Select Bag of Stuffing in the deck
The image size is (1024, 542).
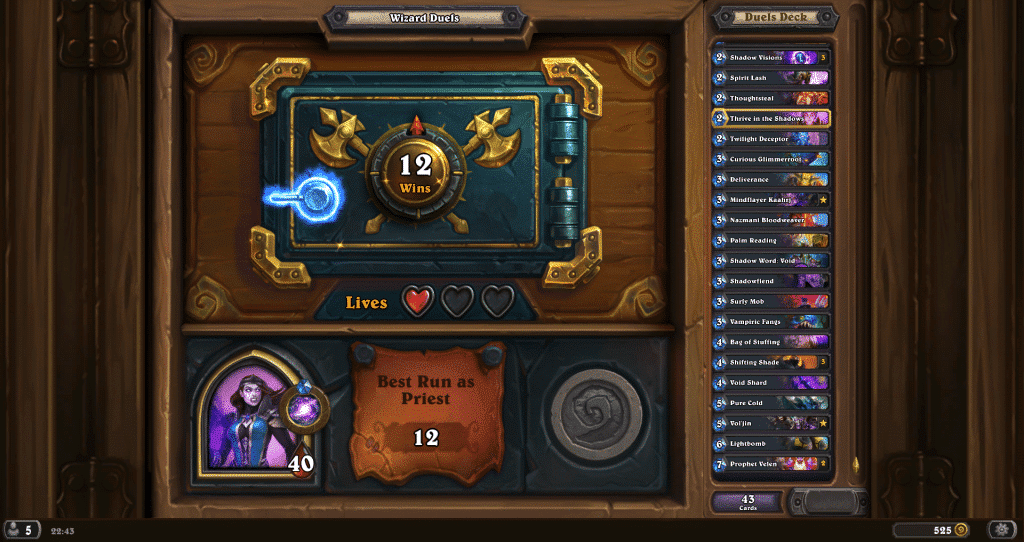770,342
